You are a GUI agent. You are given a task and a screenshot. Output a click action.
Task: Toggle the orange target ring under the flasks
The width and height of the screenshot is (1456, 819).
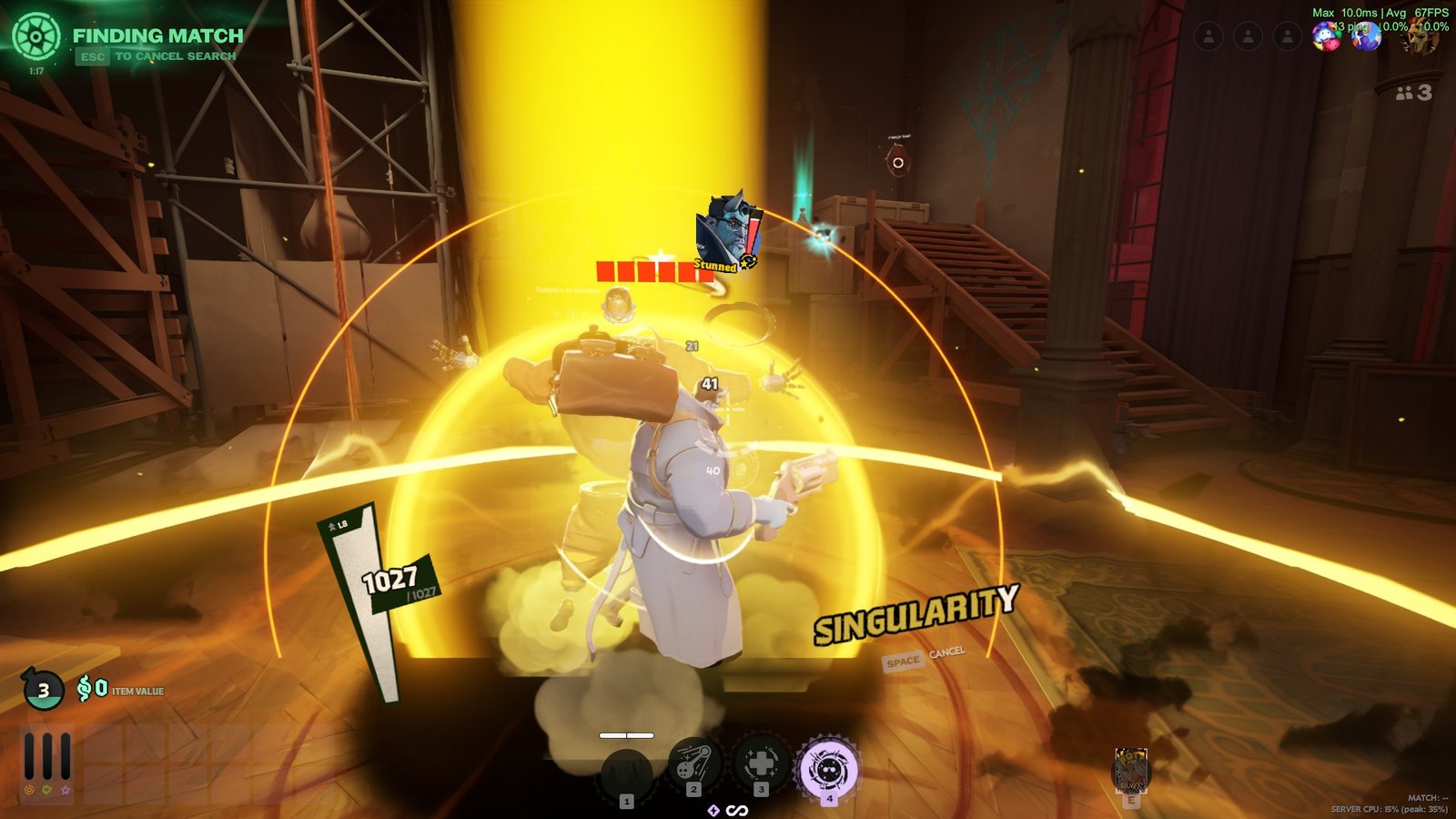(x=28, y=789)
